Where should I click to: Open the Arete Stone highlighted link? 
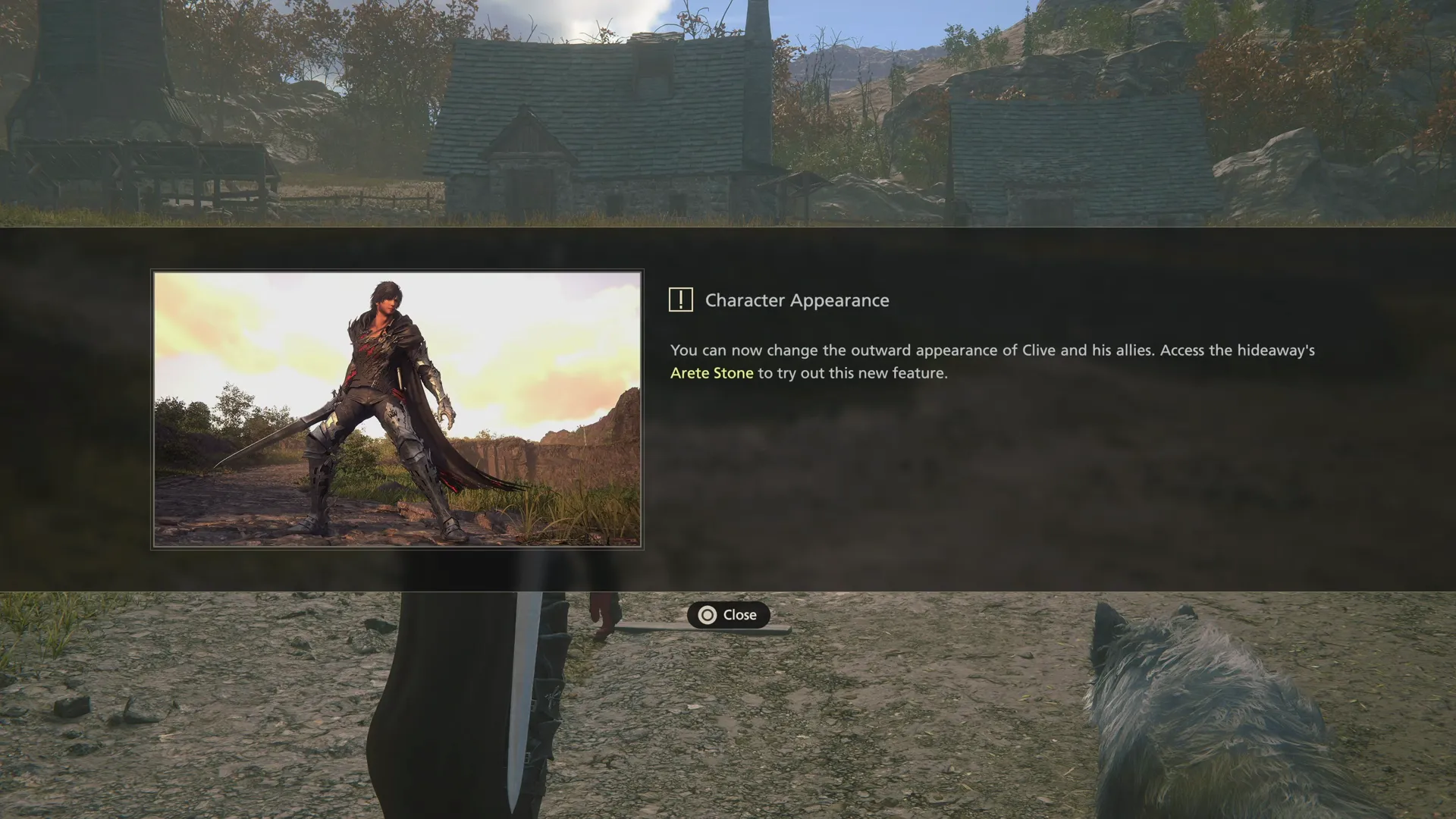pos(710,372)
